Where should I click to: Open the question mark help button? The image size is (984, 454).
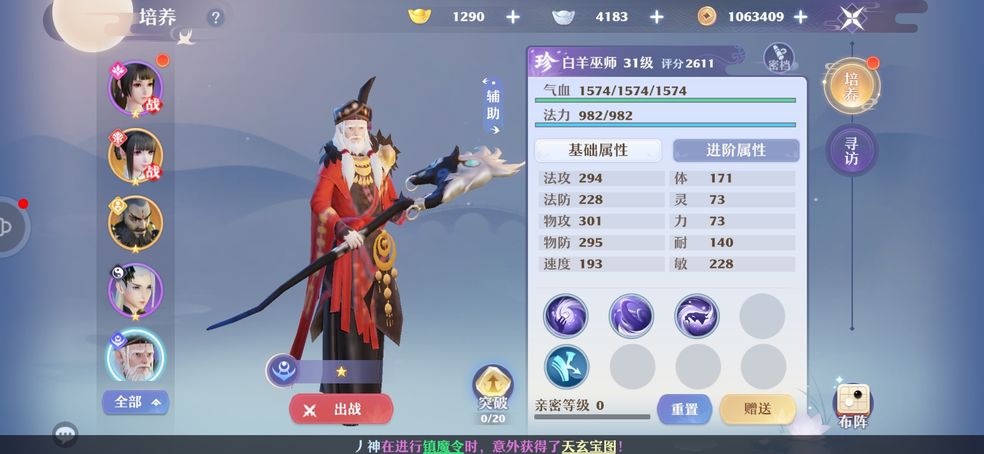tap(216, 18)
